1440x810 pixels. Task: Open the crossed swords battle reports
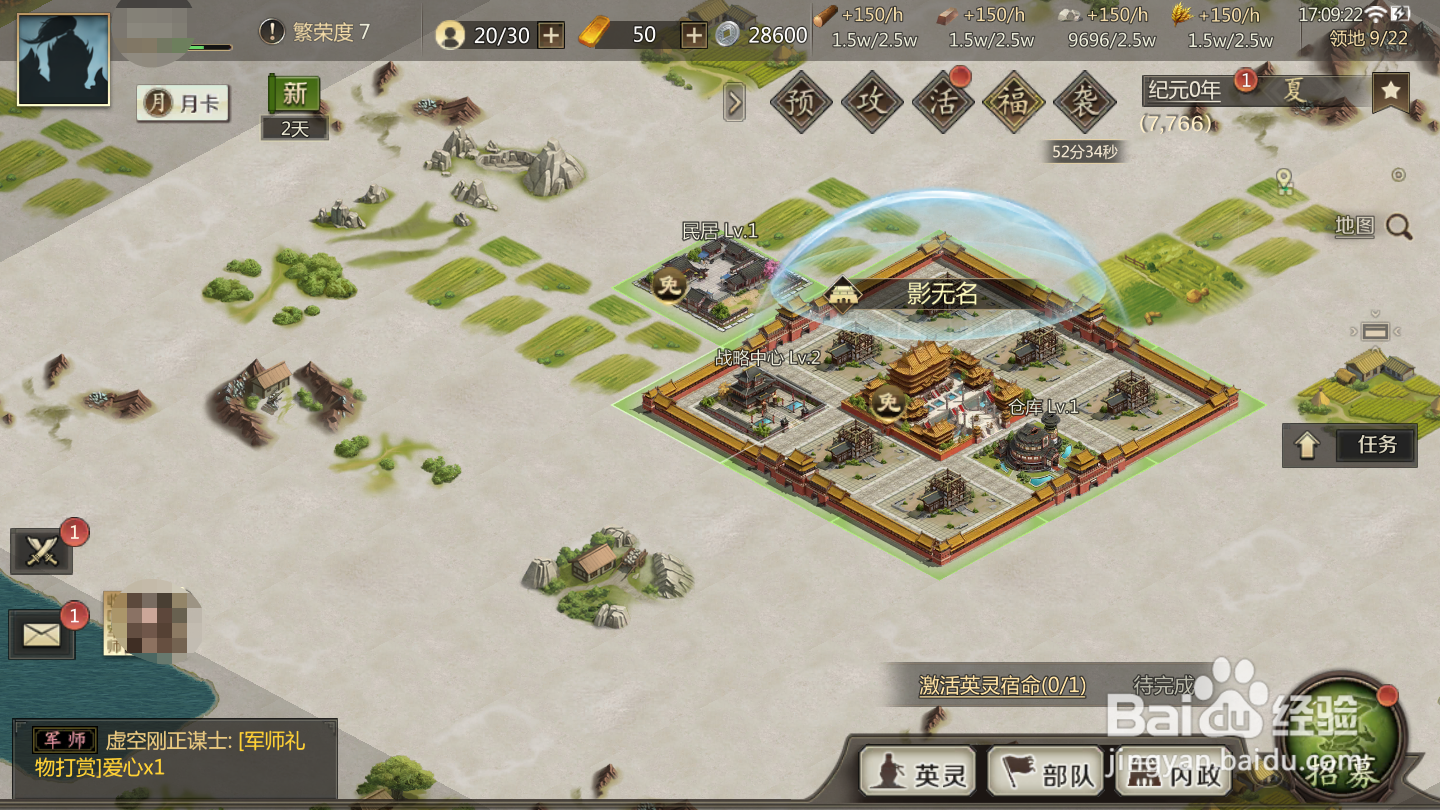point(42,551)
